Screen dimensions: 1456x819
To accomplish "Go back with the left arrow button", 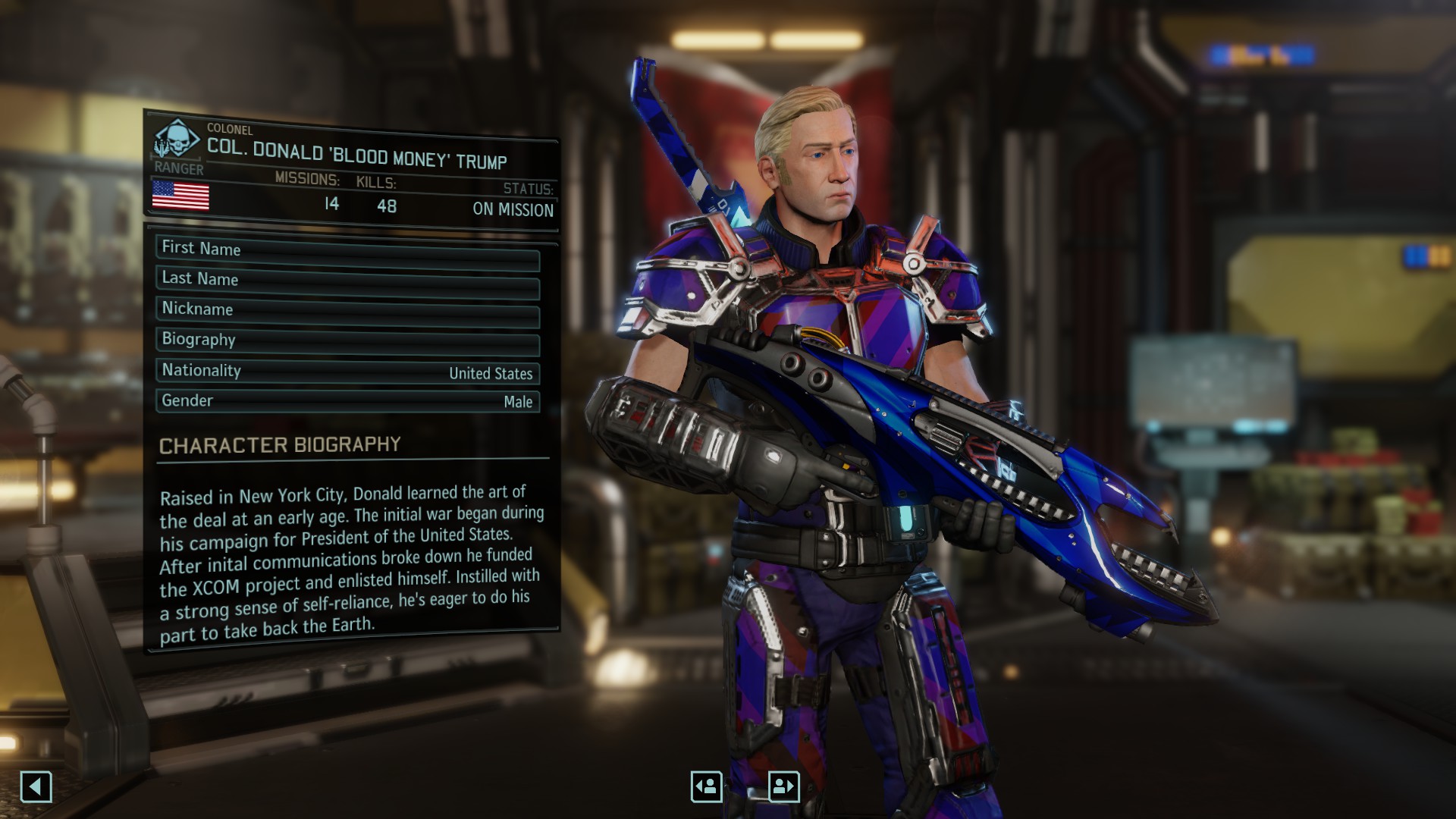I will click(36, 786).
